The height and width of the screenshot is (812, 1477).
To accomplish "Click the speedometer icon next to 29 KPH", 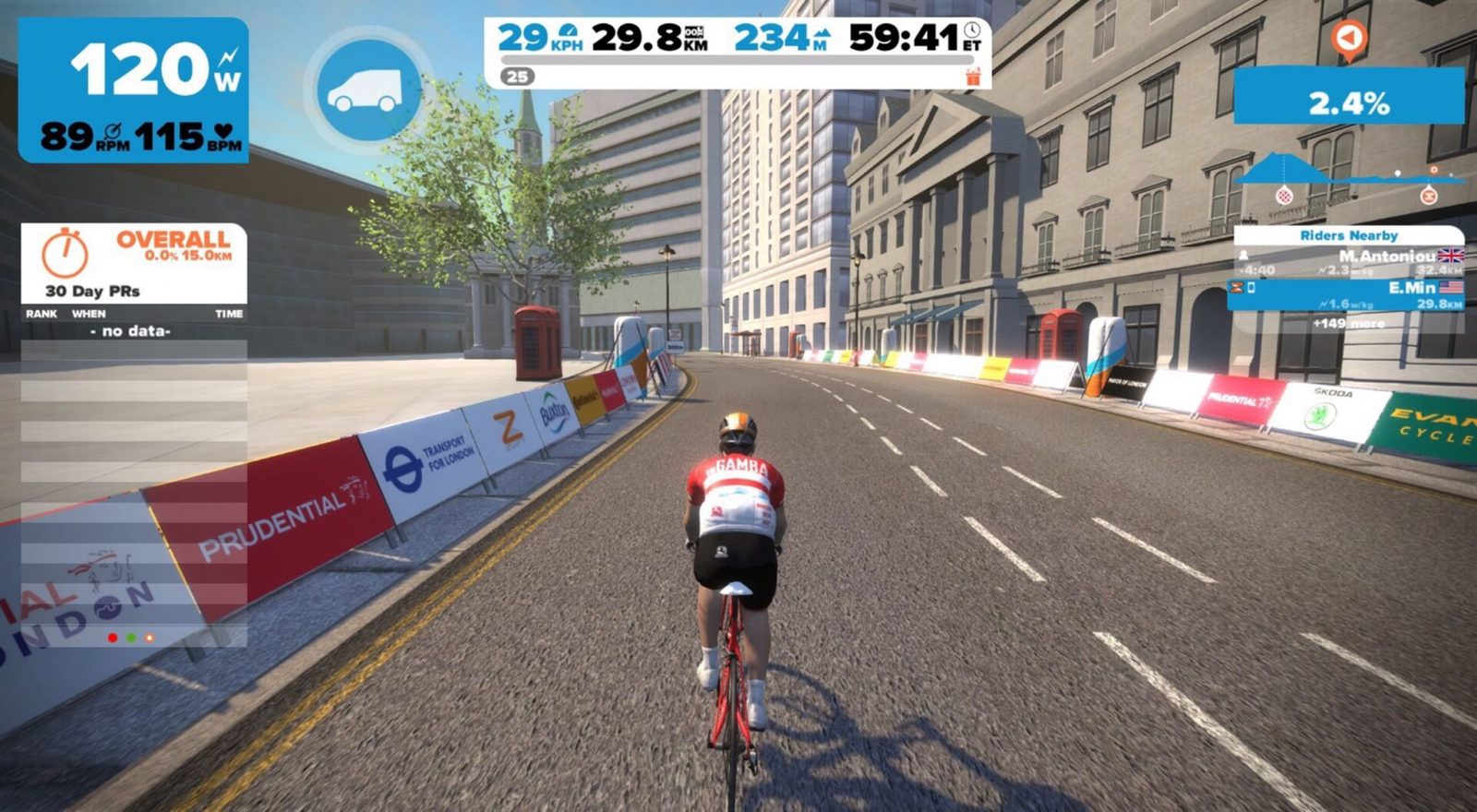I will [x=570, y=32].
